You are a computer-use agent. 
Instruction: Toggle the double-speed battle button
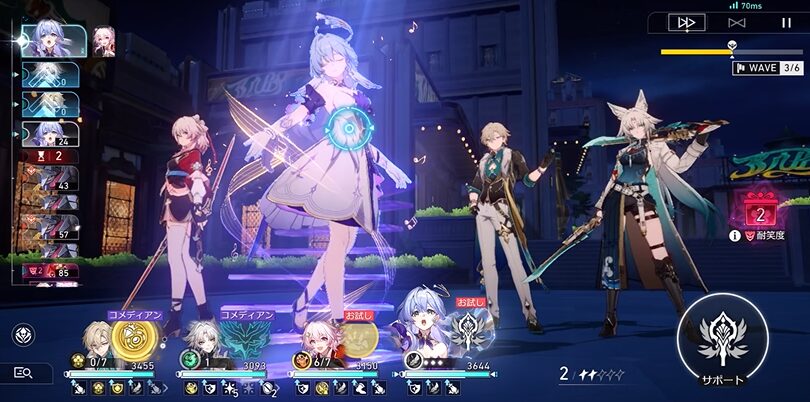686,22
